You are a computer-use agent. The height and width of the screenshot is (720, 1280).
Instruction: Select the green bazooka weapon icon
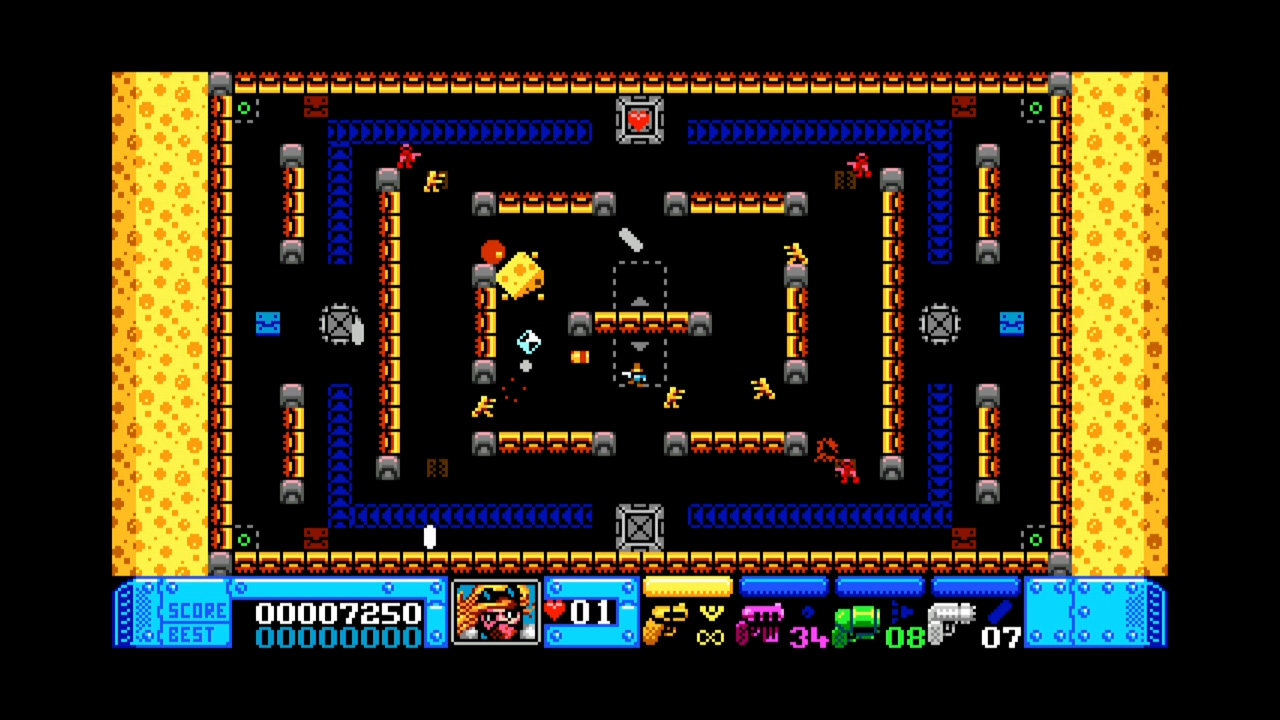click(x=858, y=625)
